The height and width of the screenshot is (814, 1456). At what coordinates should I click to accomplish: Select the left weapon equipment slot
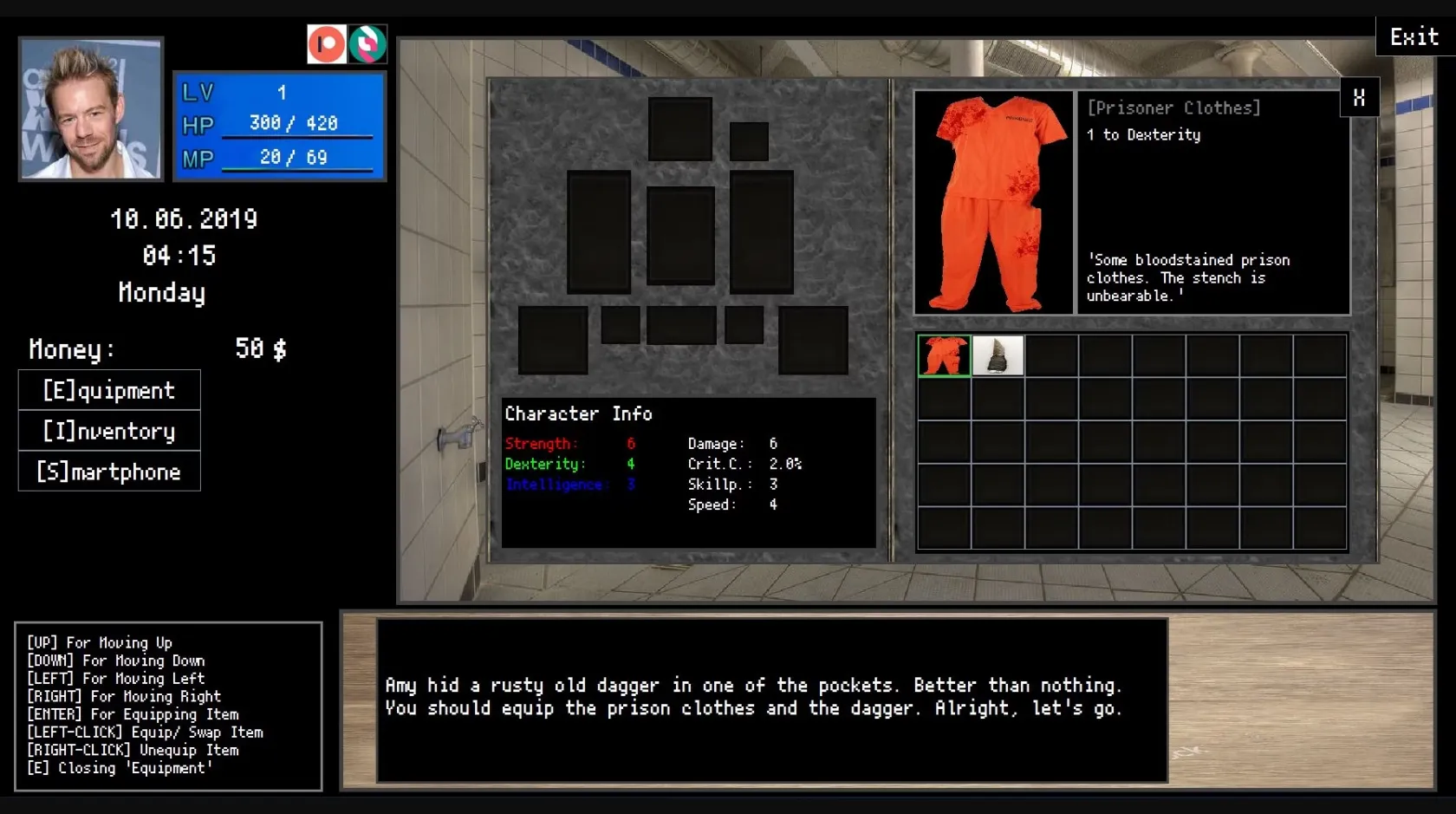coord(598,231)
